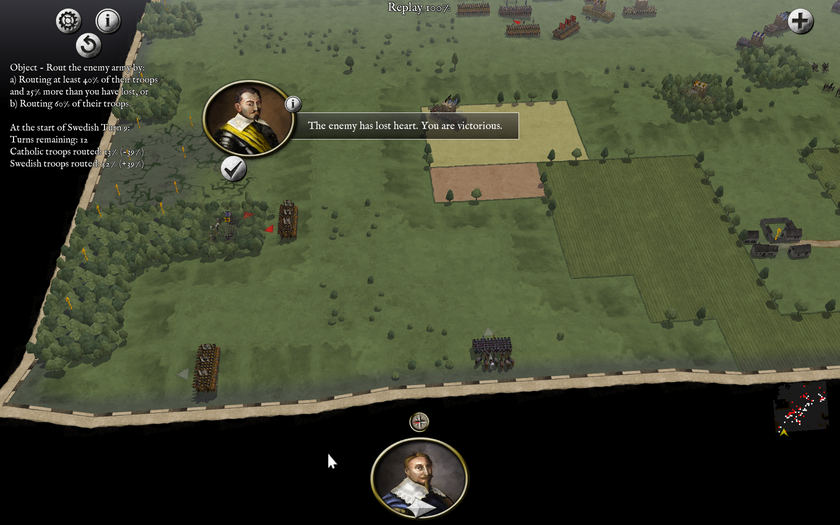Show the battle information panel
The width and height of the screenshot is (840, 525).
click(107, 20)
